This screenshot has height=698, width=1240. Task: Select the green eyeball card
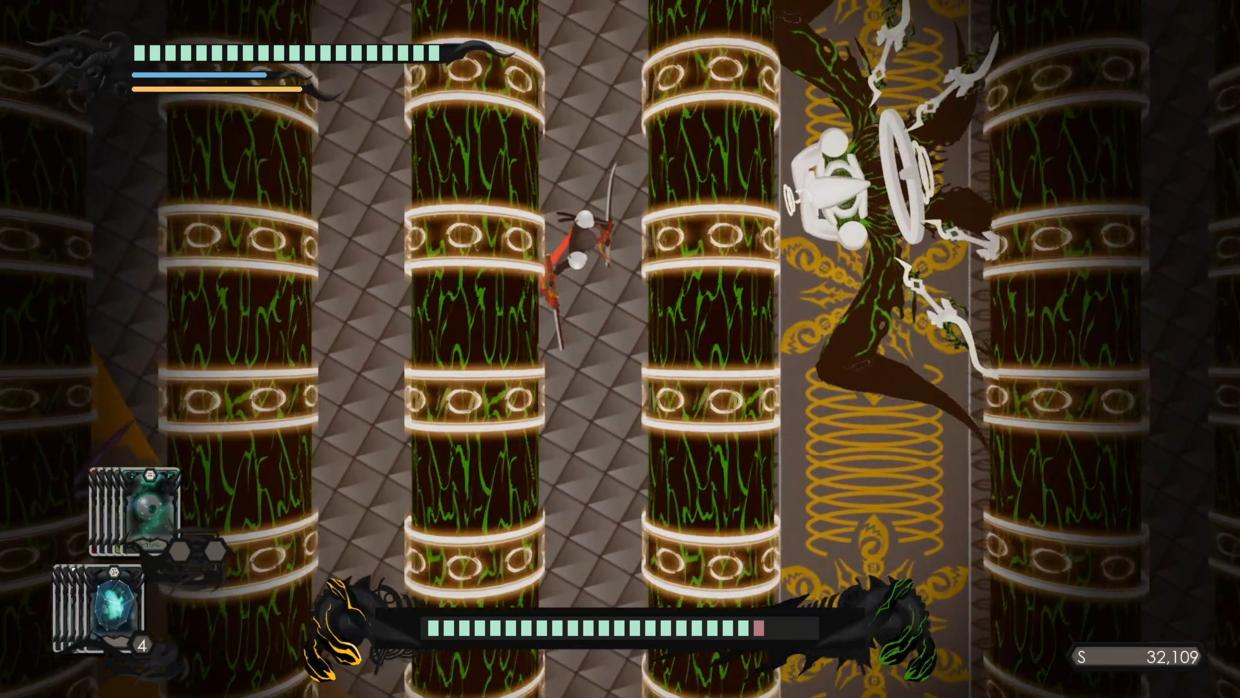[x=151, y=505]
